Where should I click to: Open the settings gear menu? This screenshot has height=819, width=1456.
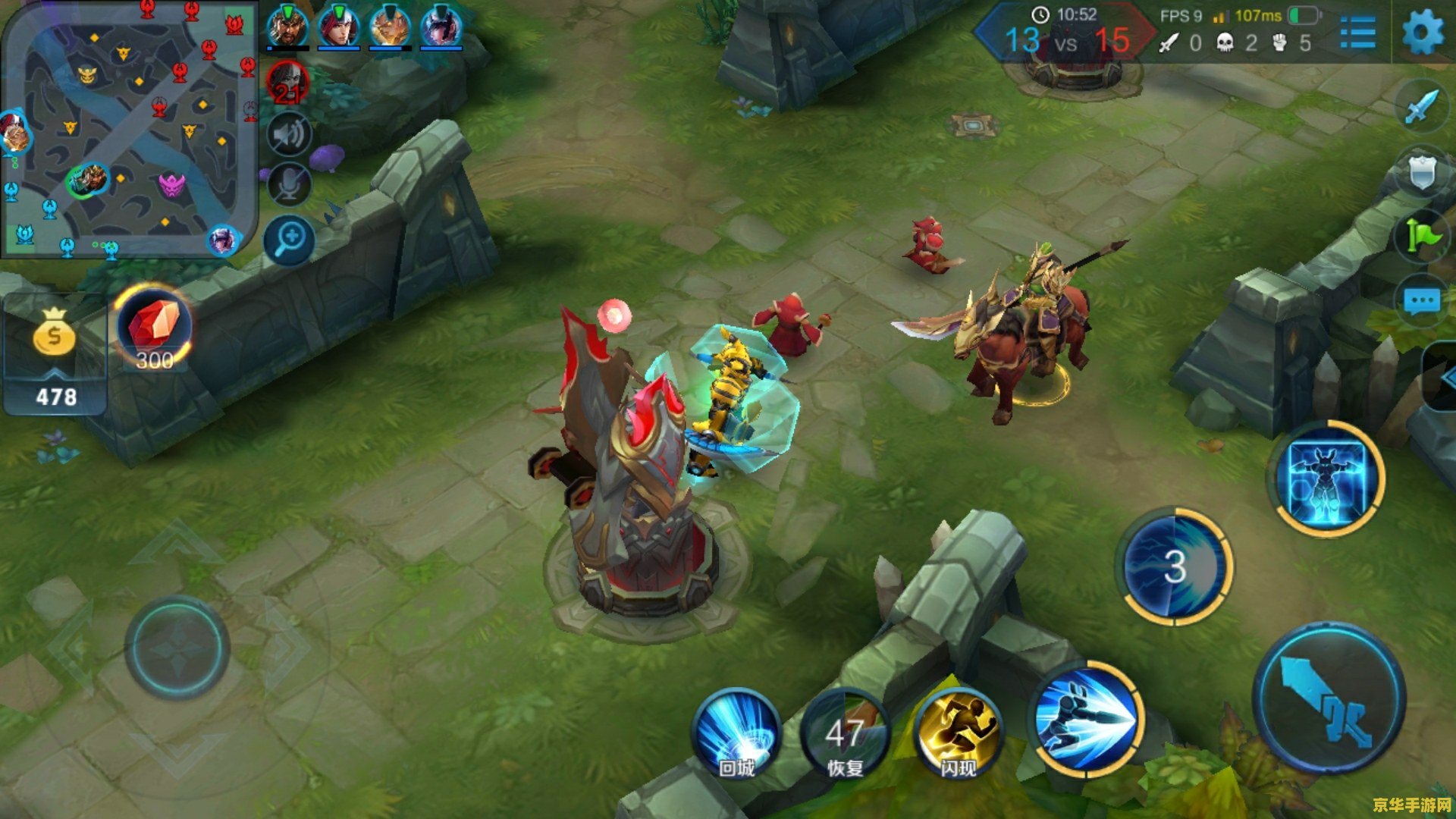(x=1422, y=33)
